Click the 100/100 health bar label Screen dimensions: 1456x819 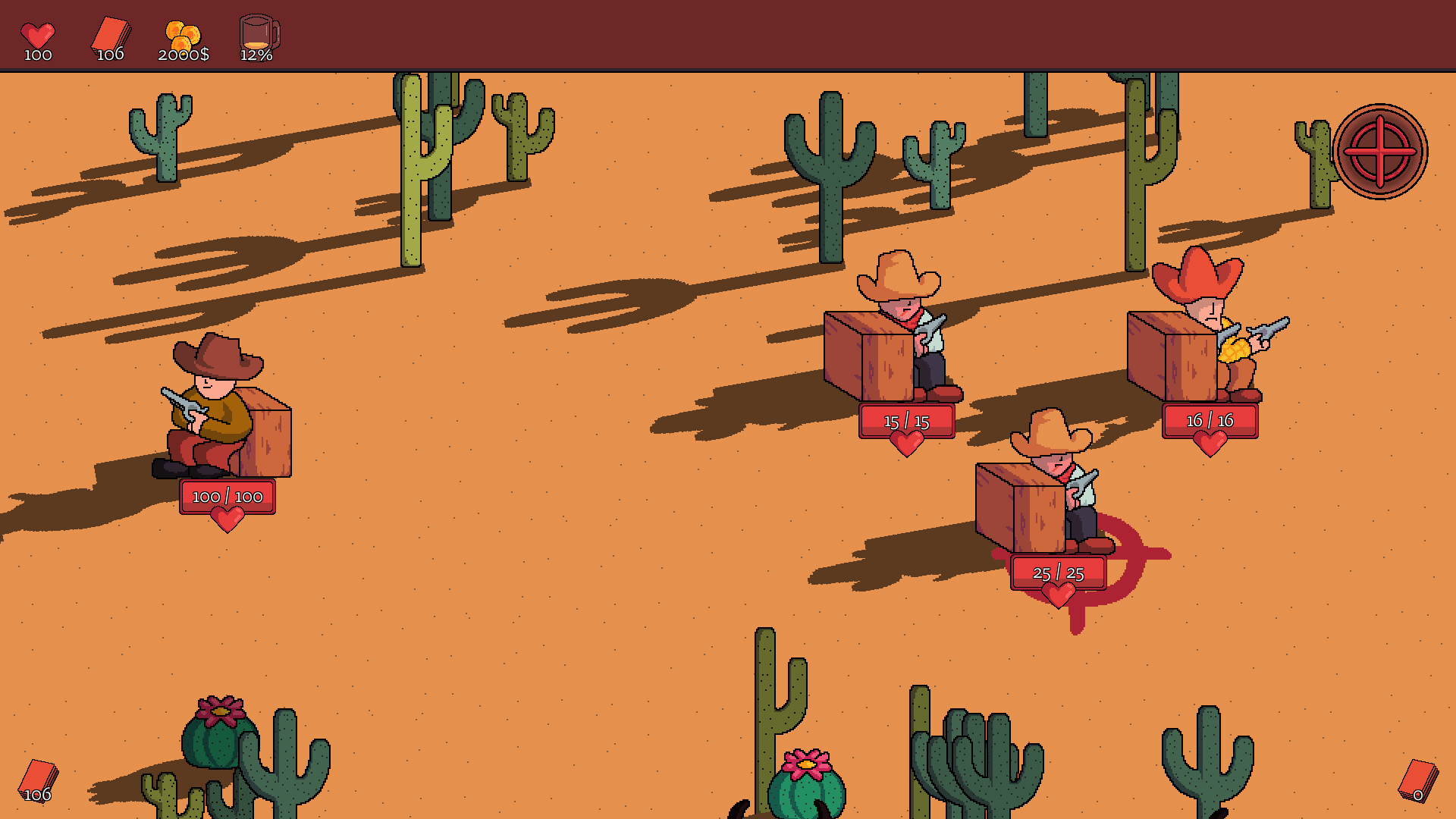(226, 497)
